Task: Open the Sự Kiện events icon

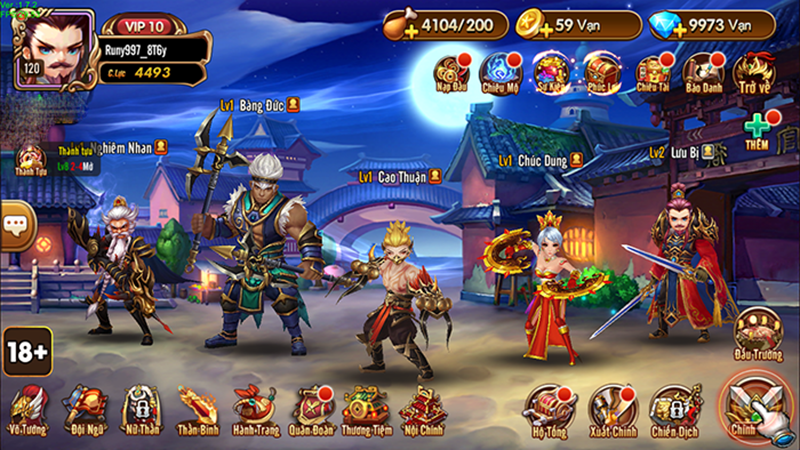Action: coord(550,72)
